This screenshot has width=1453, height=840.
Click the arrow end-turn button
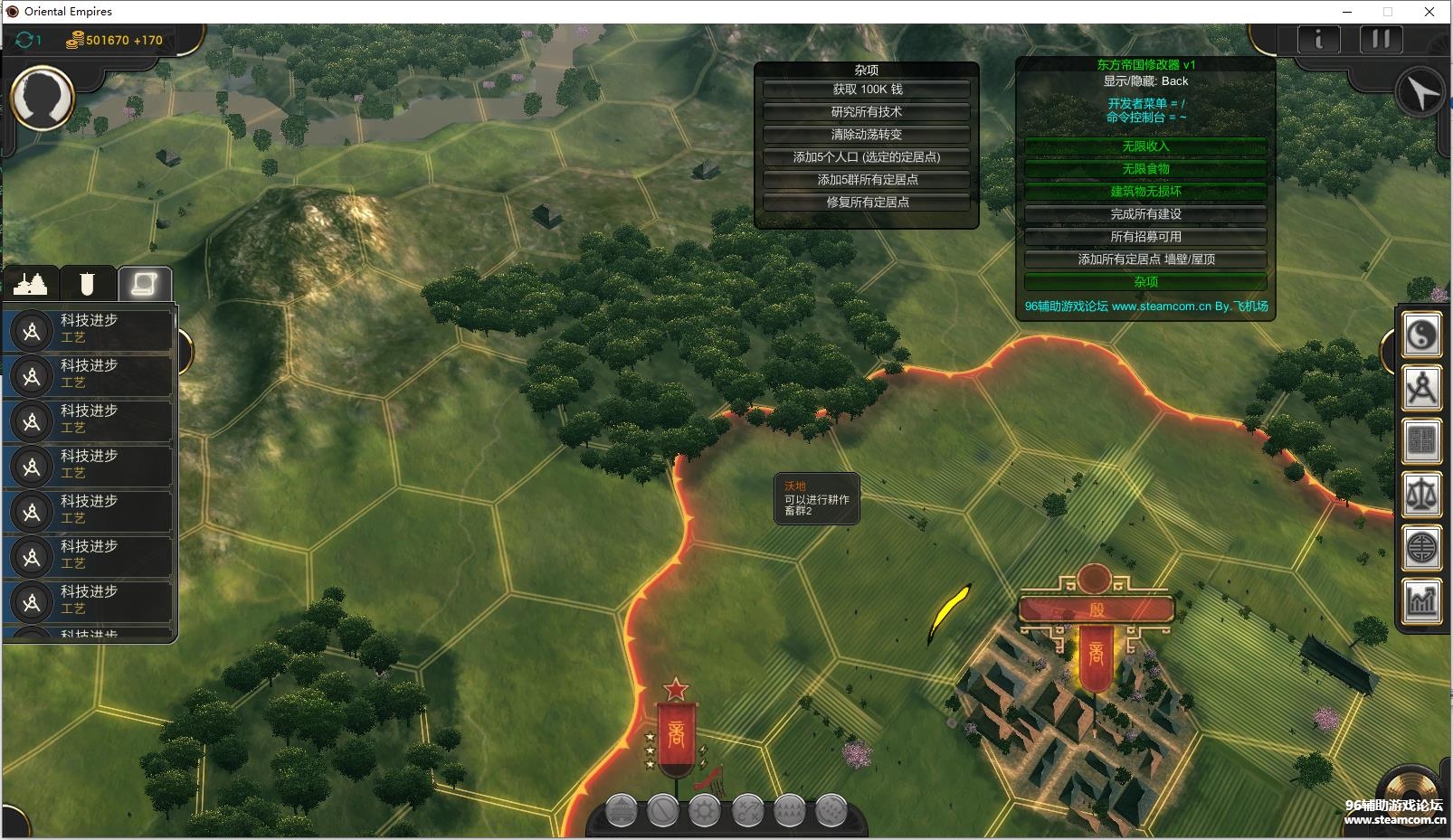click(1420, 92)
